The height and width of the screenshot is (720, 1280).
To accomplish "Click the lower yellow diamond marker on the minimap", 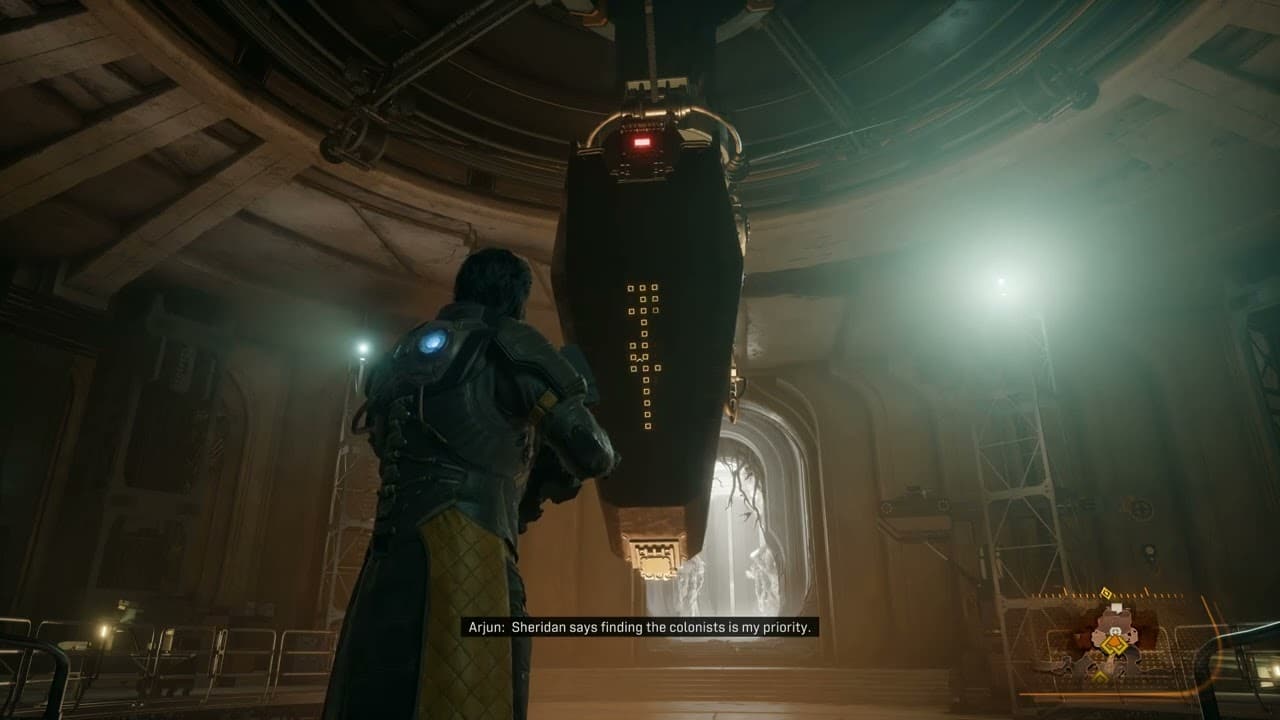I will (1099, 678).
